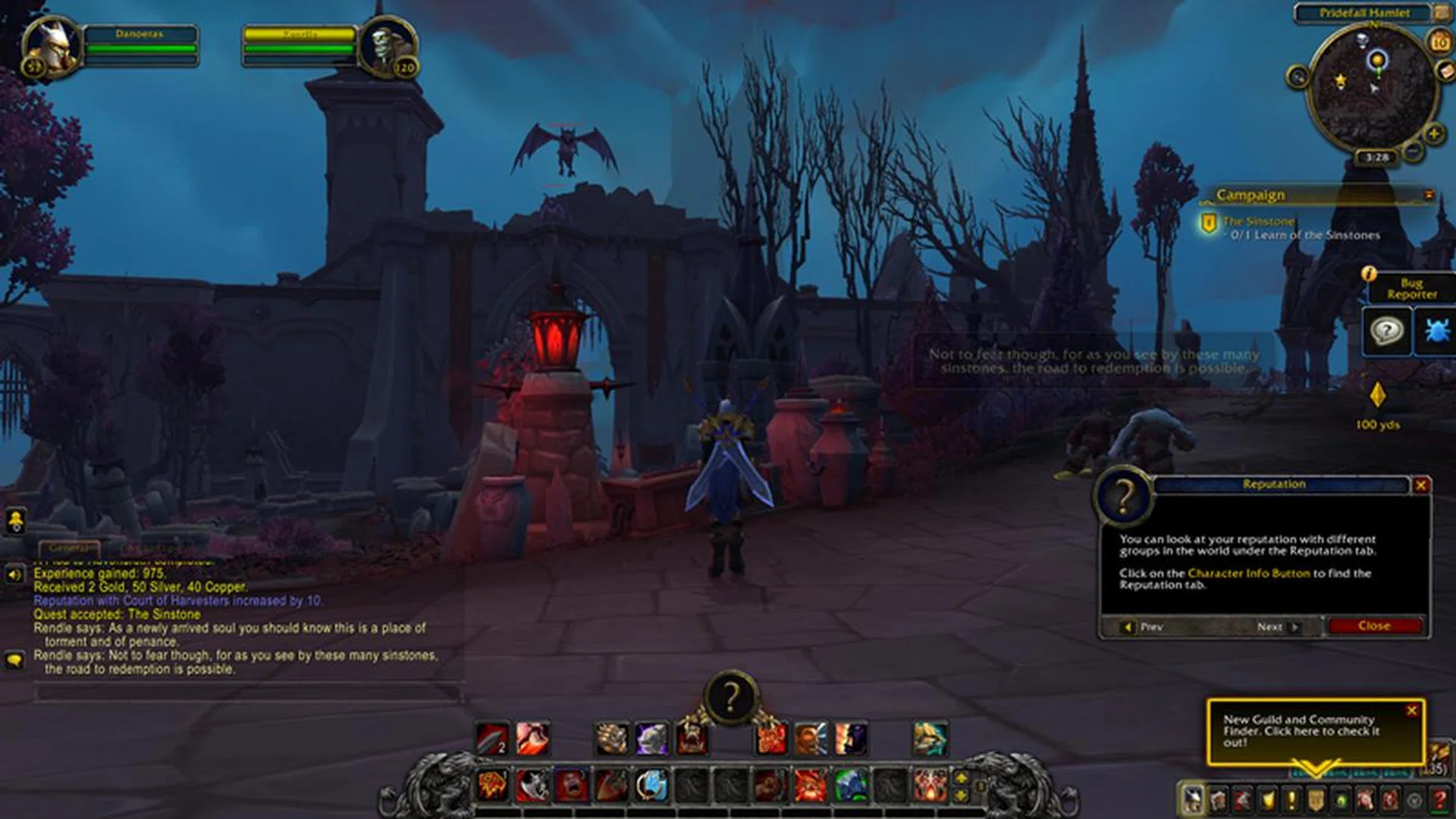The width and height of the screenshot is (1456, 819).
Task: Submit a suggestion via the speech bubble icon
Action: (1387, 331)
